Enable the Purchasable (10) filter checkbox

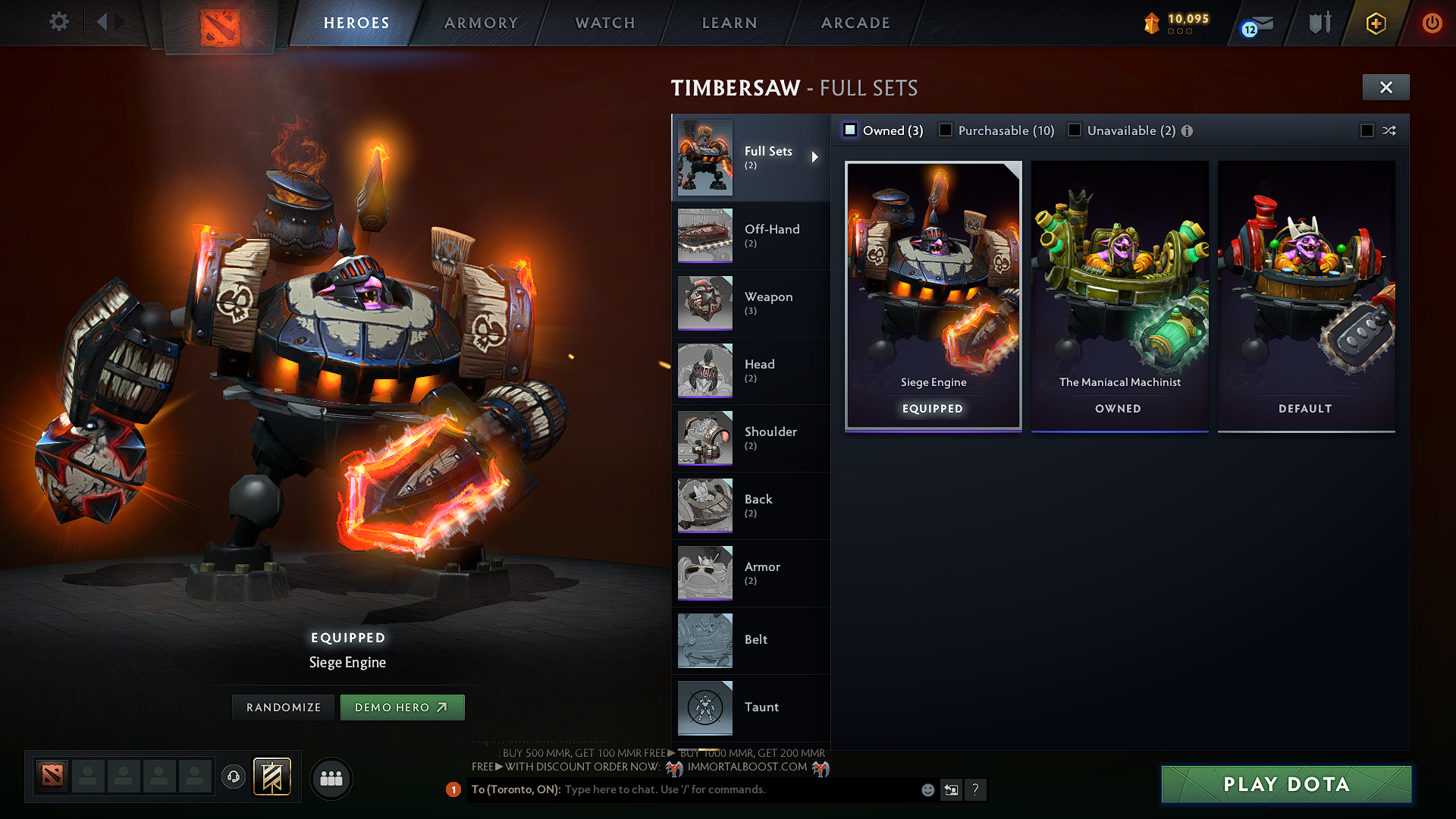coord(946,130)
